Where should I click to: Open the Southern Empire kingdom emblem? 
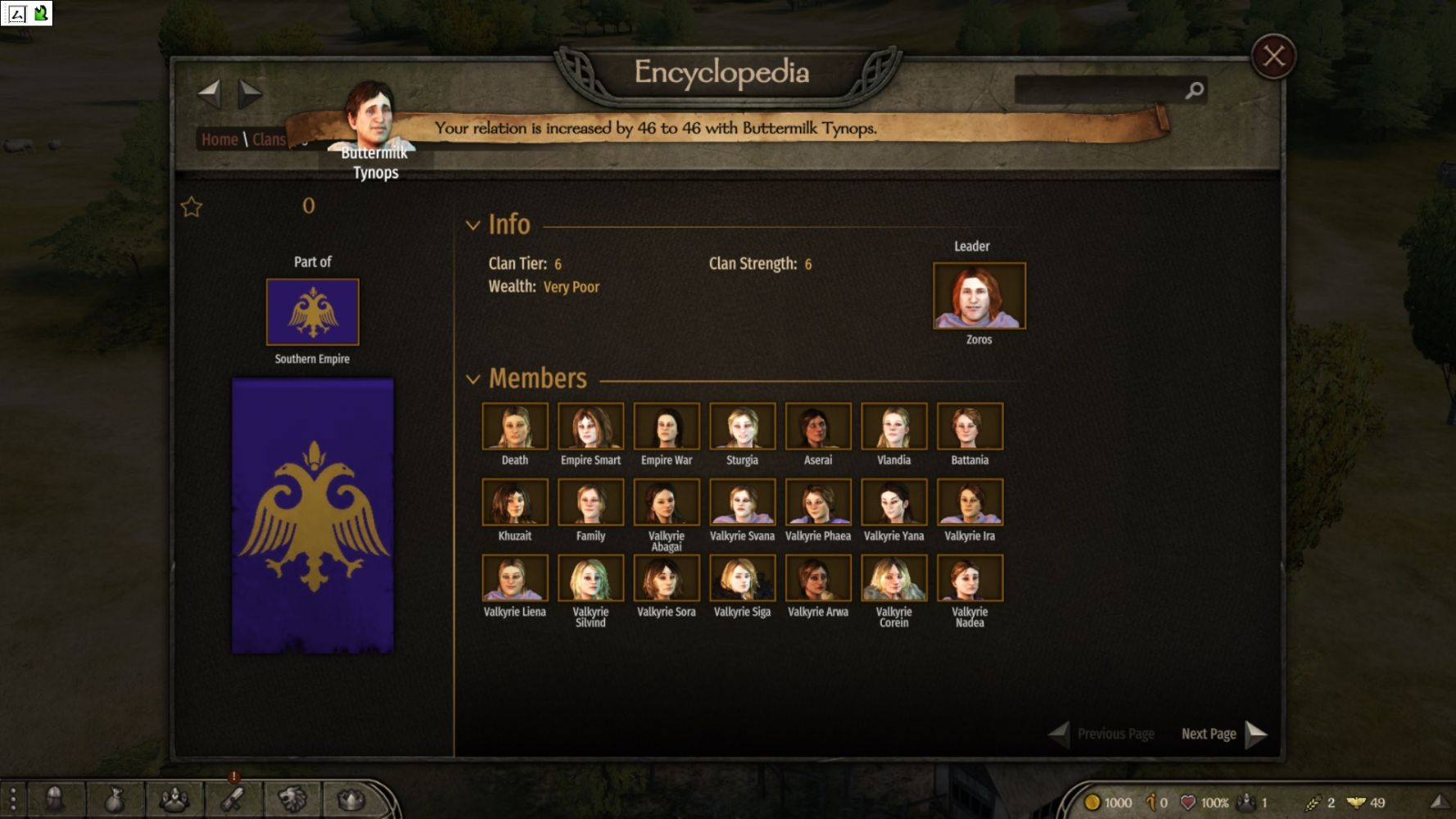point(312,312)
